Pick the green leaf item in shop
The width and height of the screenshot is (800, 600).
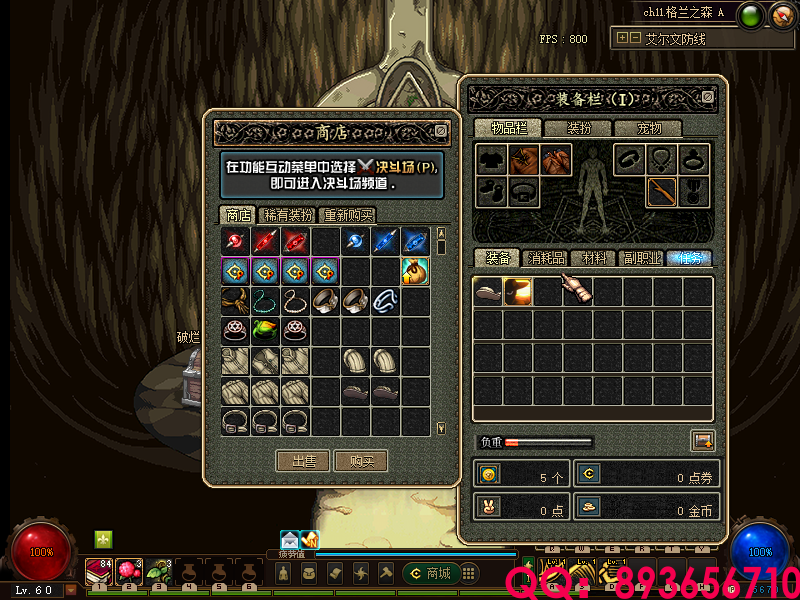tap(265, 329)
